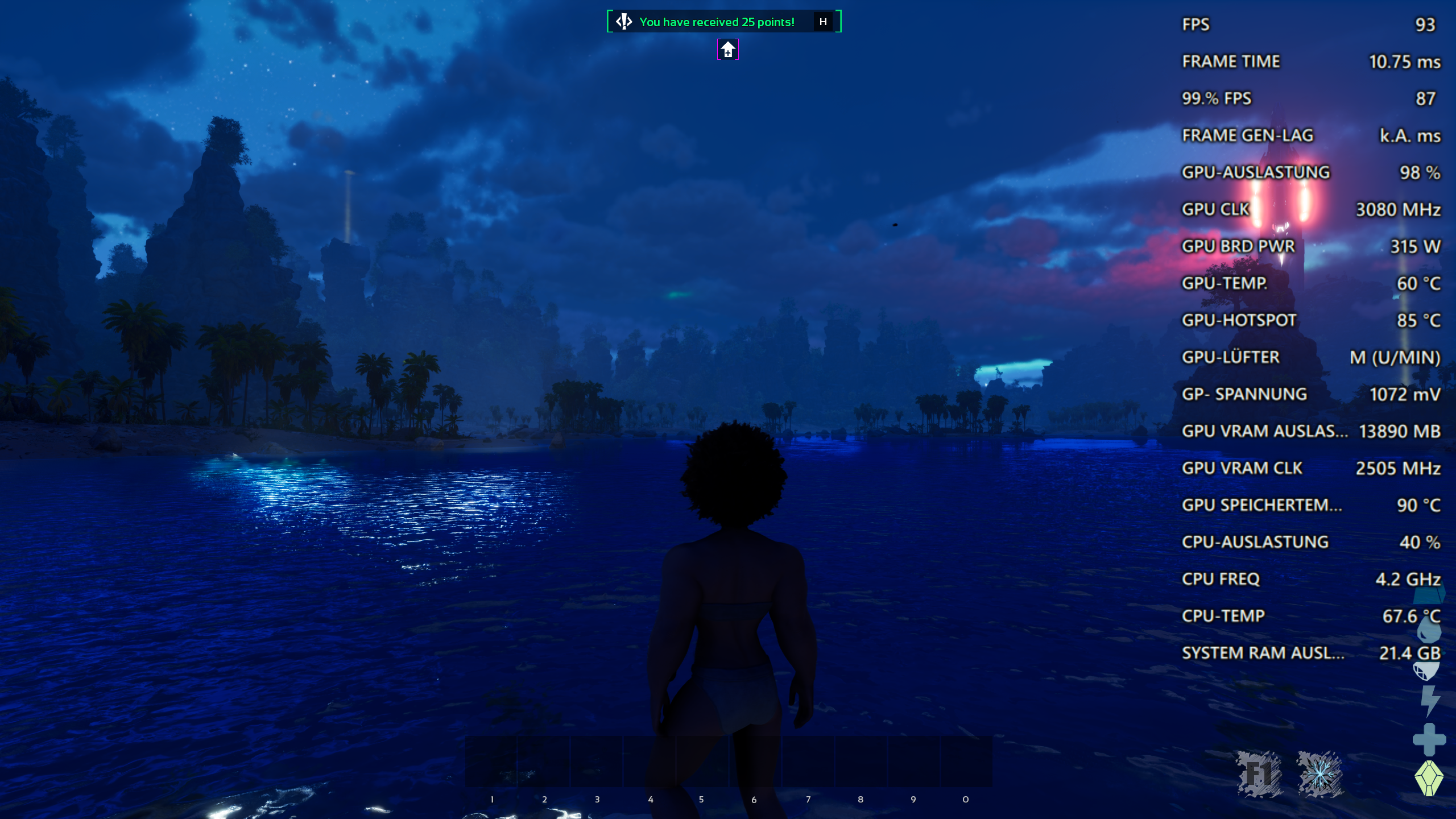Click the water droplet hydration icon
Image resolution: width=1456 pixels, height=819 pixels.
click(x=1429, y=628)
